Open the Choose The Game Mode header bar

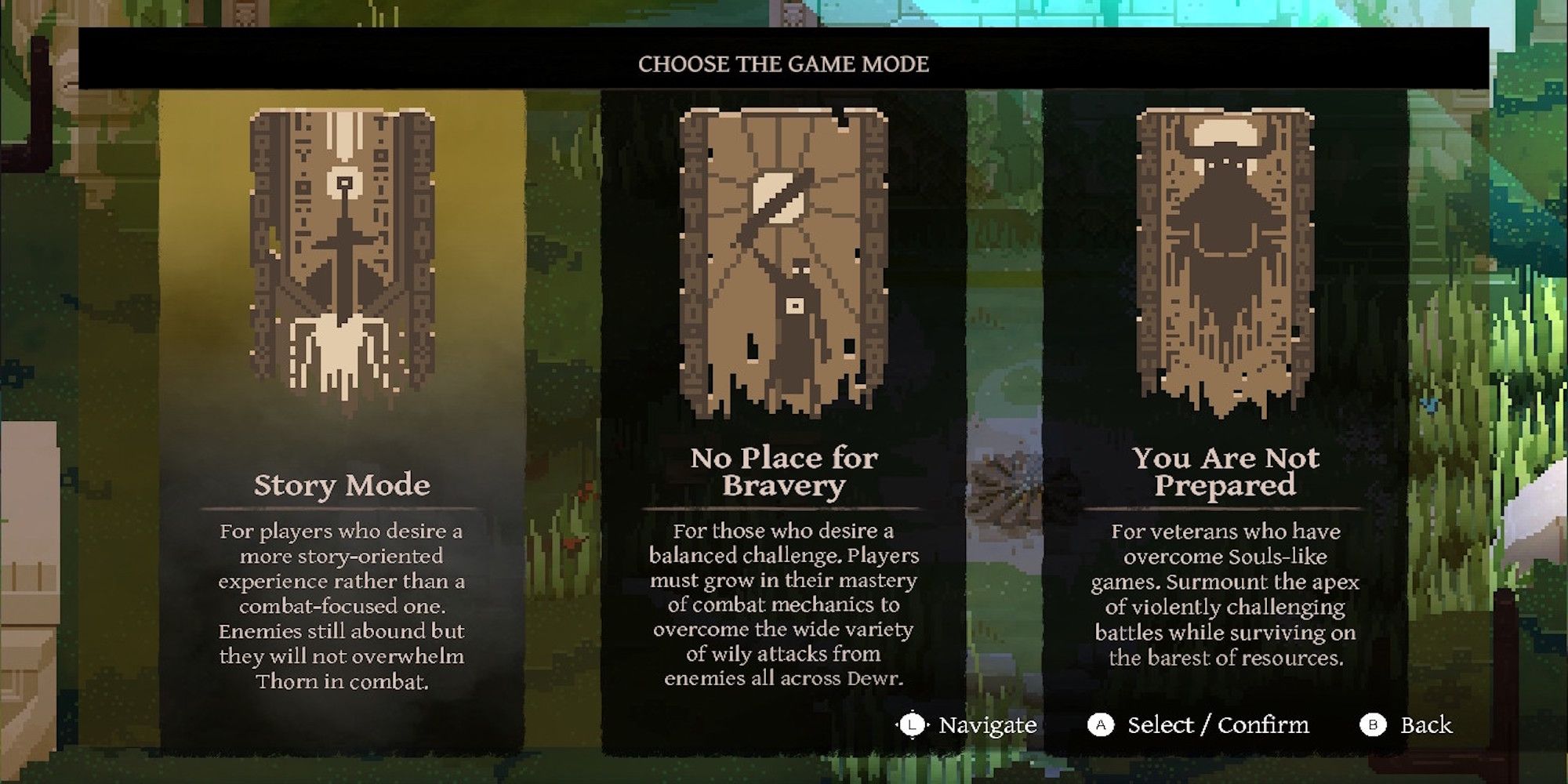(784, 64)
